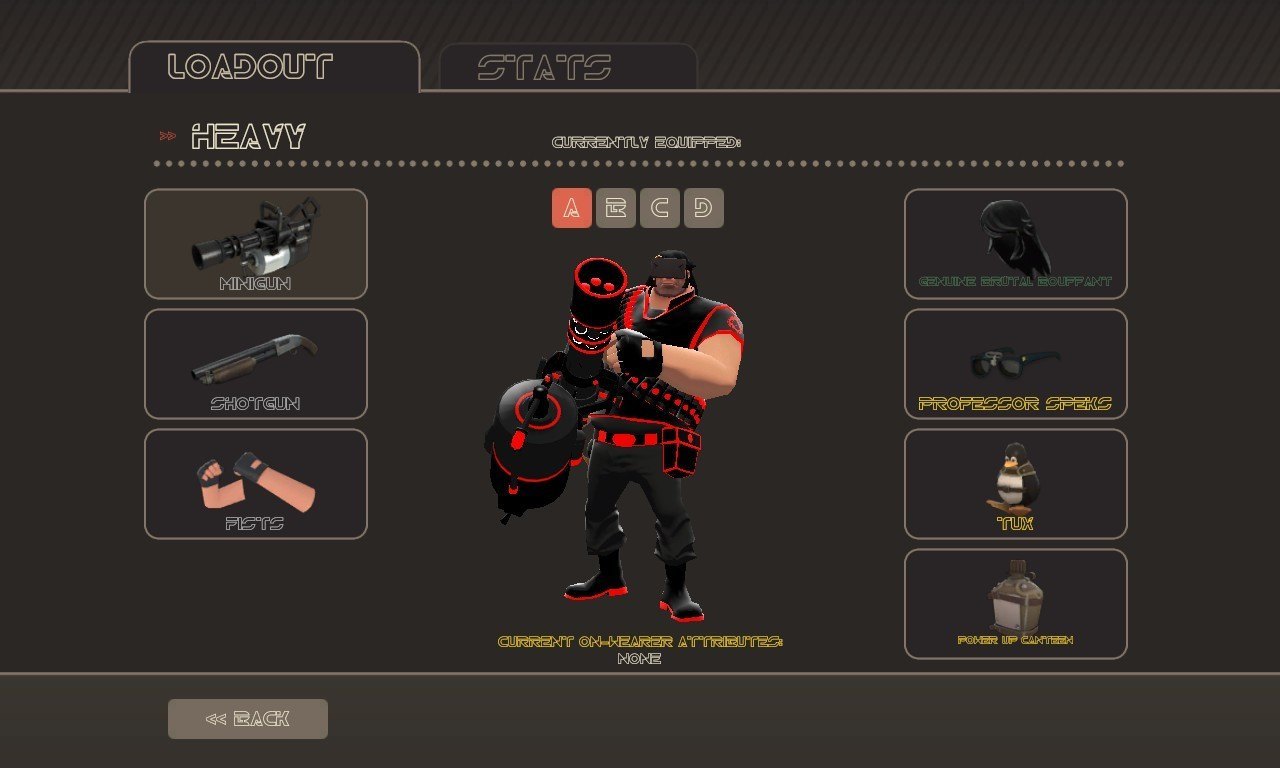
Task: Open the Genuine Brutal Bouffant cosmetic slot
Action: pyautogui.click(x=1016, y=244)
